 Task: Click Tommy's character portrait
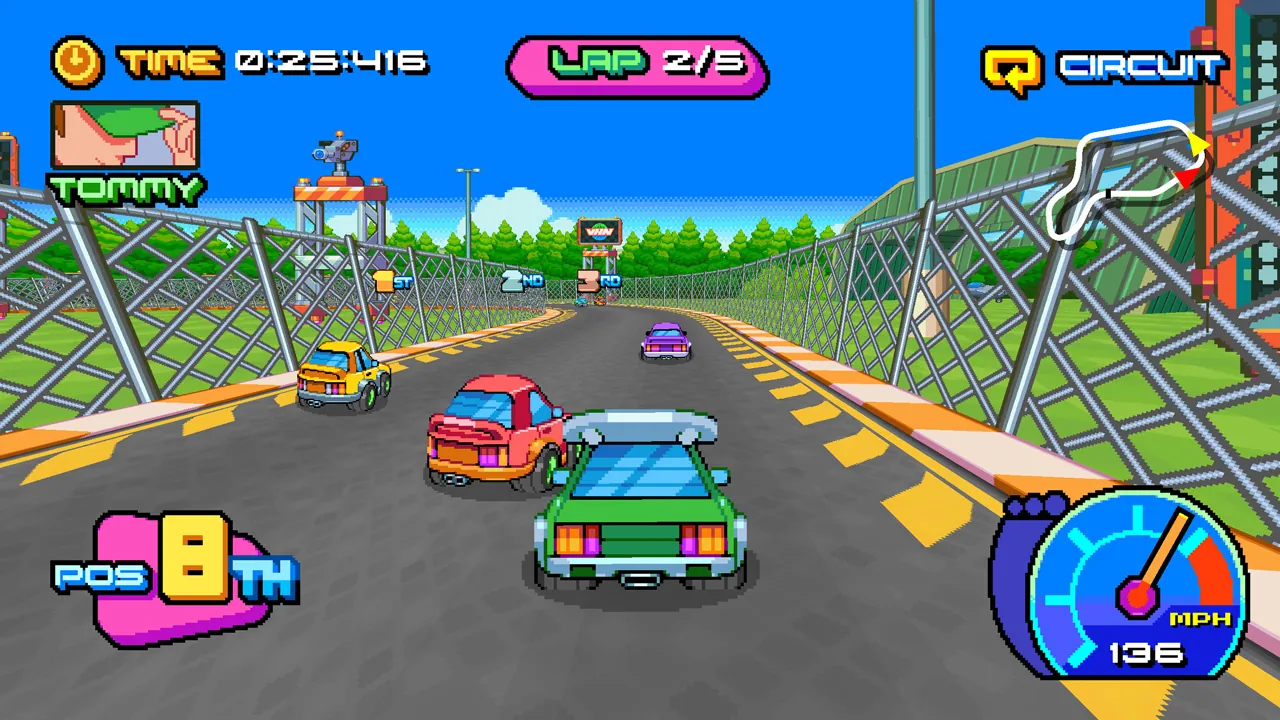pos(125,135)
